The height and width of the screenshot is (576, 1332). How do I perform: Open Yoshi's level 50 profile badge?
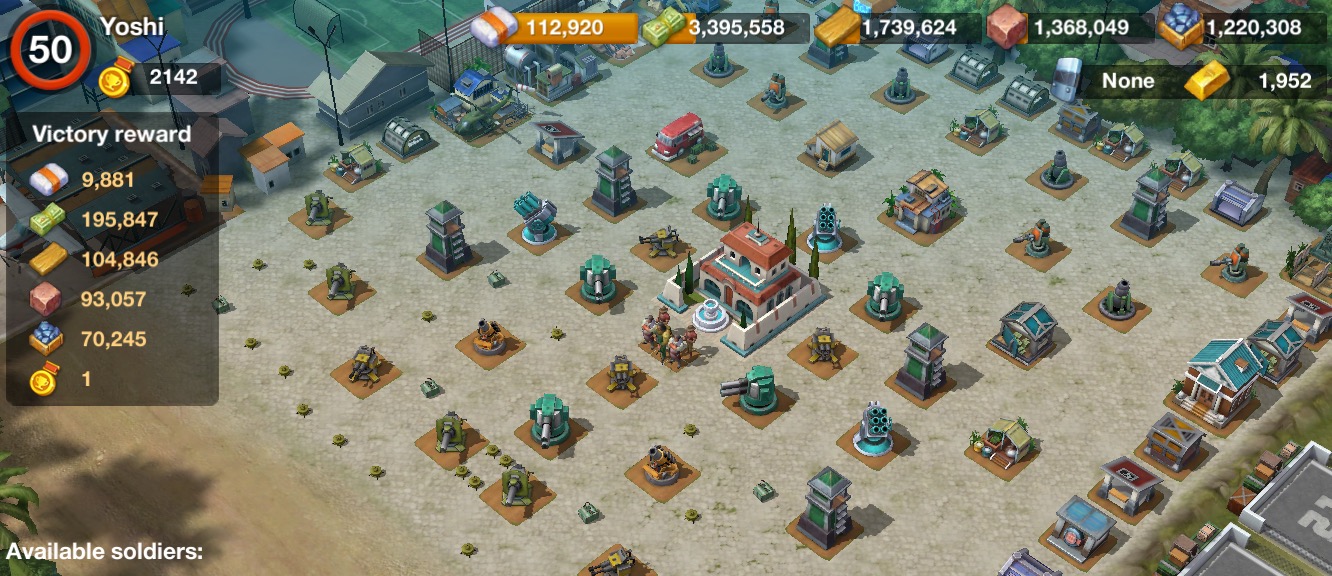[x=49, y=49]
